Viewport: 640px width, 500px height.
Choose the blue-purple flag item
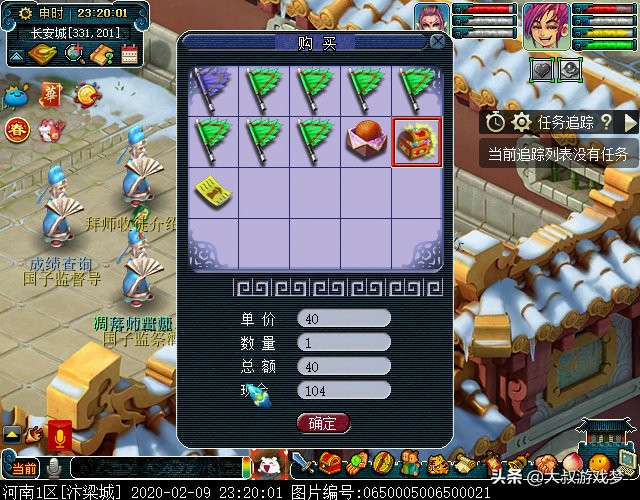point(213,88)
